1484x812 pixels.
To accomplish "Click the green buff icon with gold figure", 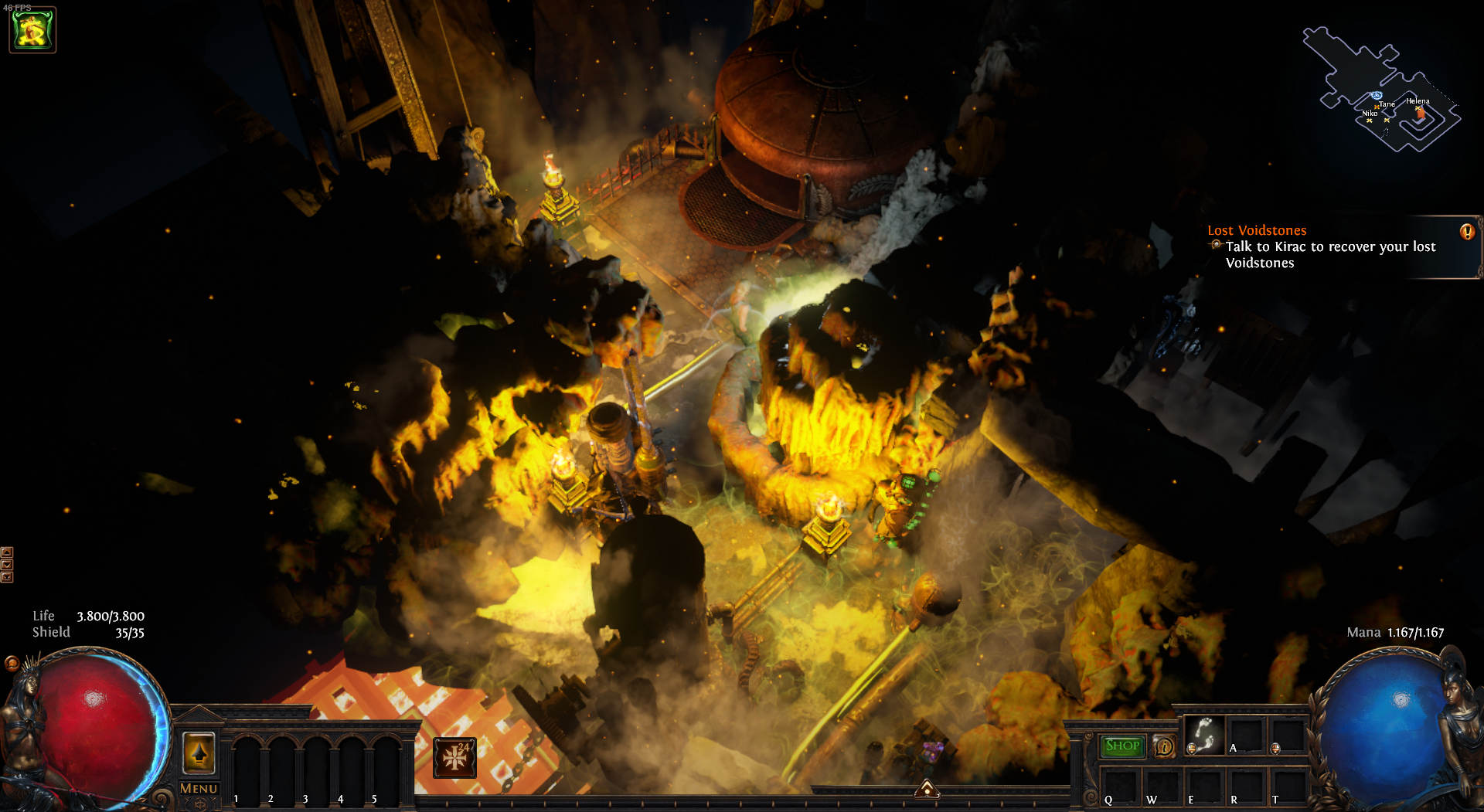I will [32, 30].
